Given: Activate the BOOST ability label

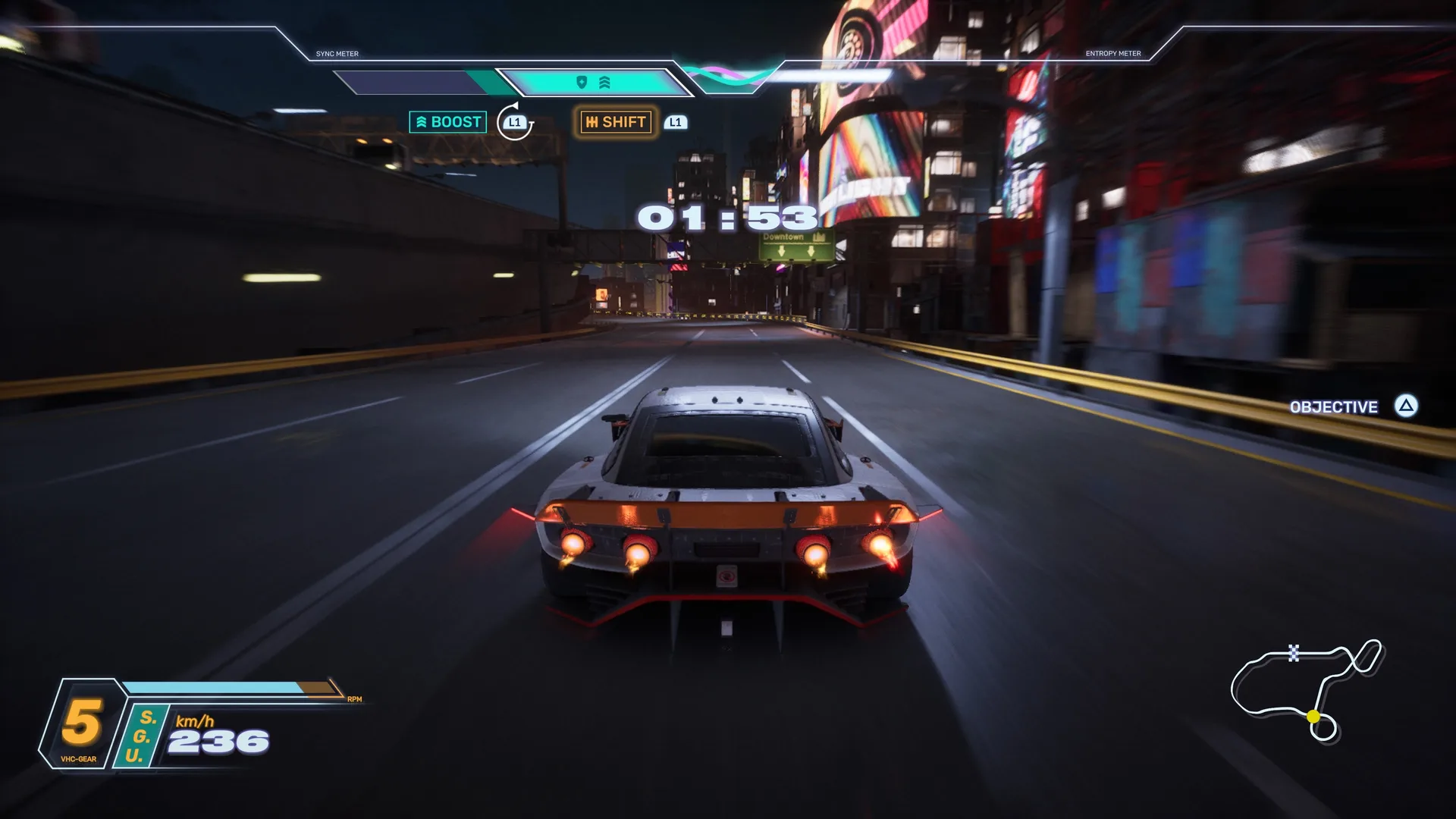Looking at the screenshot, I should (448, 122).
